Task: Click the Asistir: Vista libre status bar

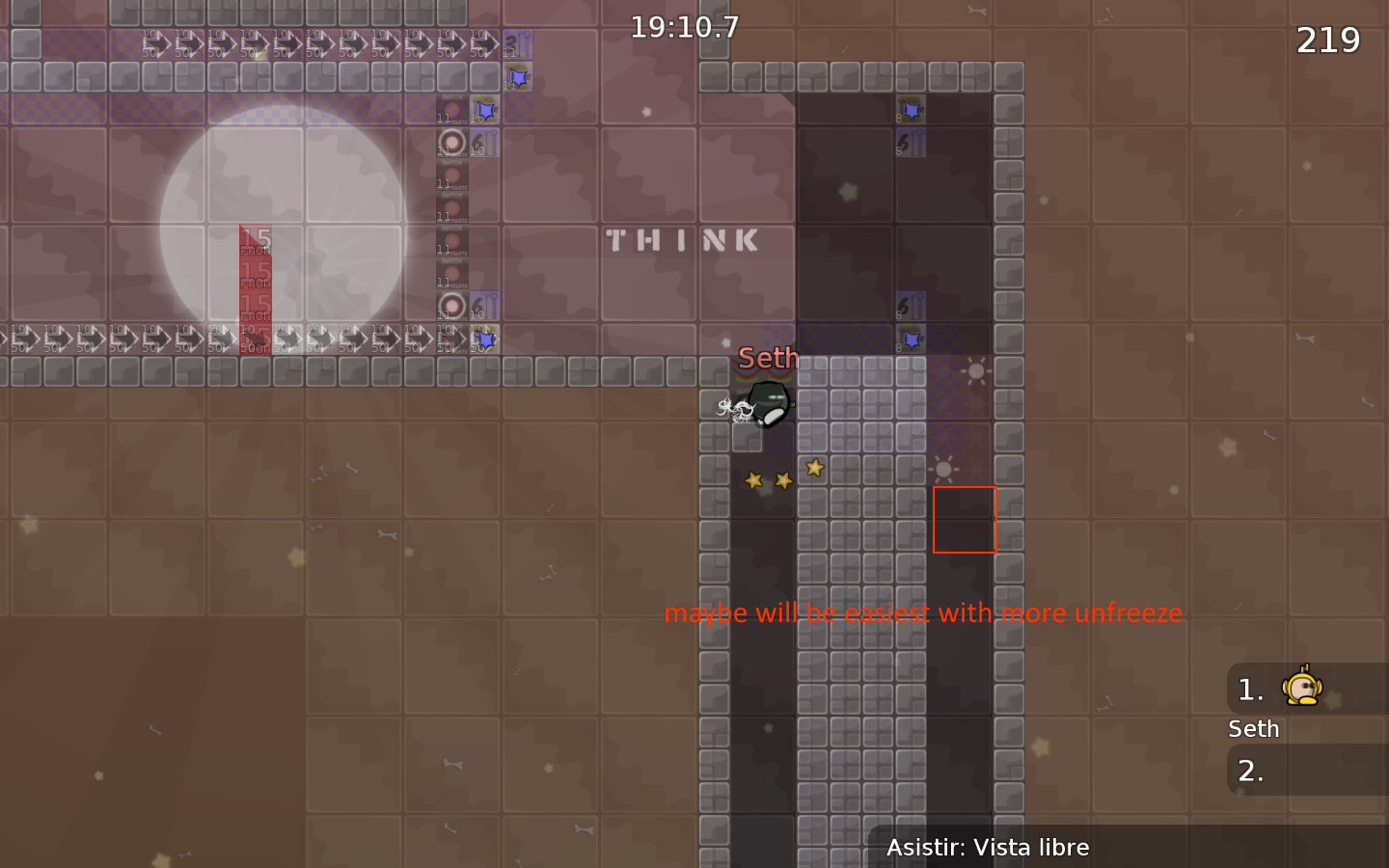Action: [x=989, y=848]
